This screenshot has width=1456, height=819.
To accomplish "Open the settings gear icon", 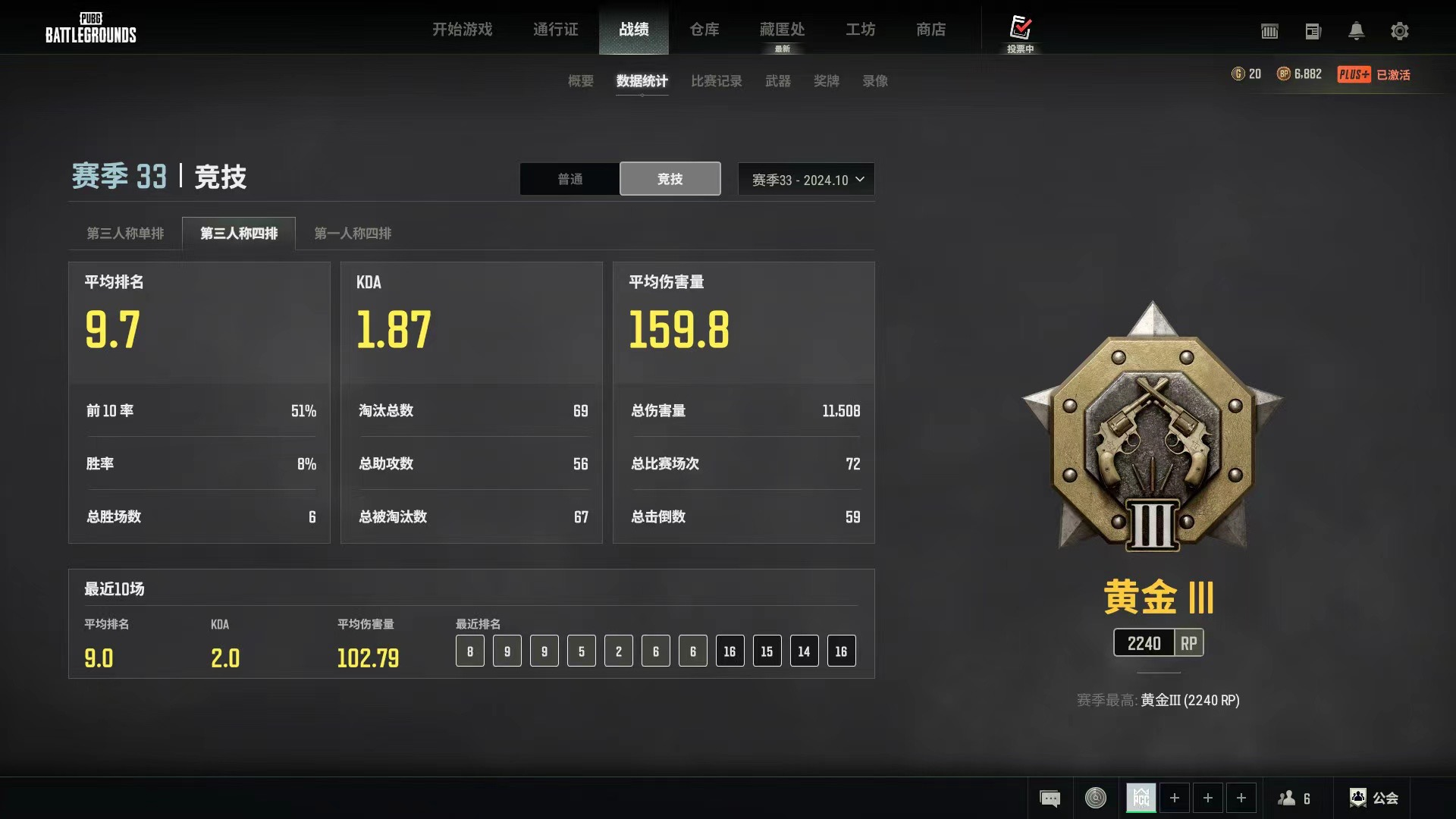I will pyautogui.click(x=1400, y=31).
